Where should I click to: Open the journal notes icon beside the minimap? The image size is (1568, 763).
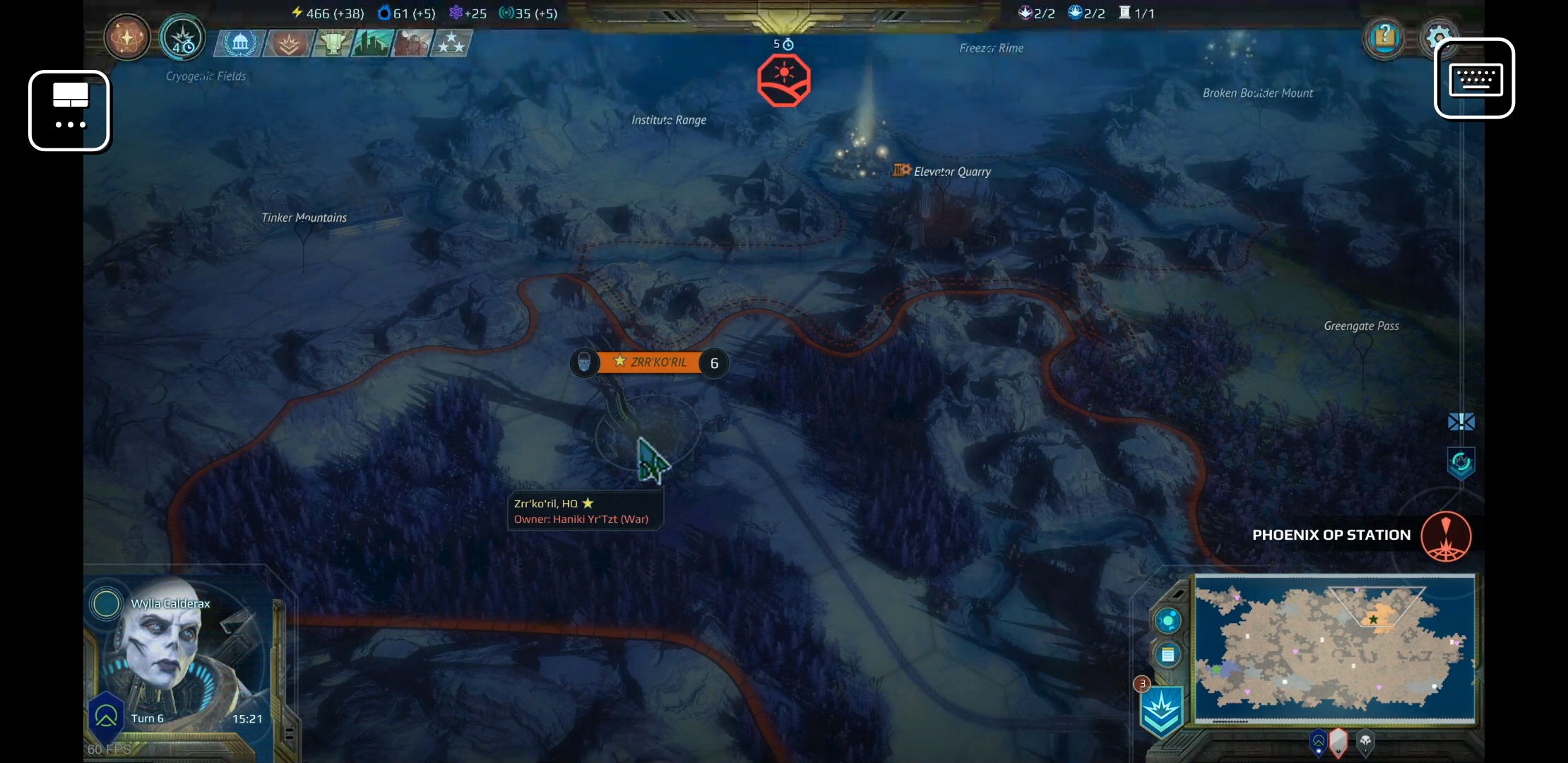[1167, 653]
